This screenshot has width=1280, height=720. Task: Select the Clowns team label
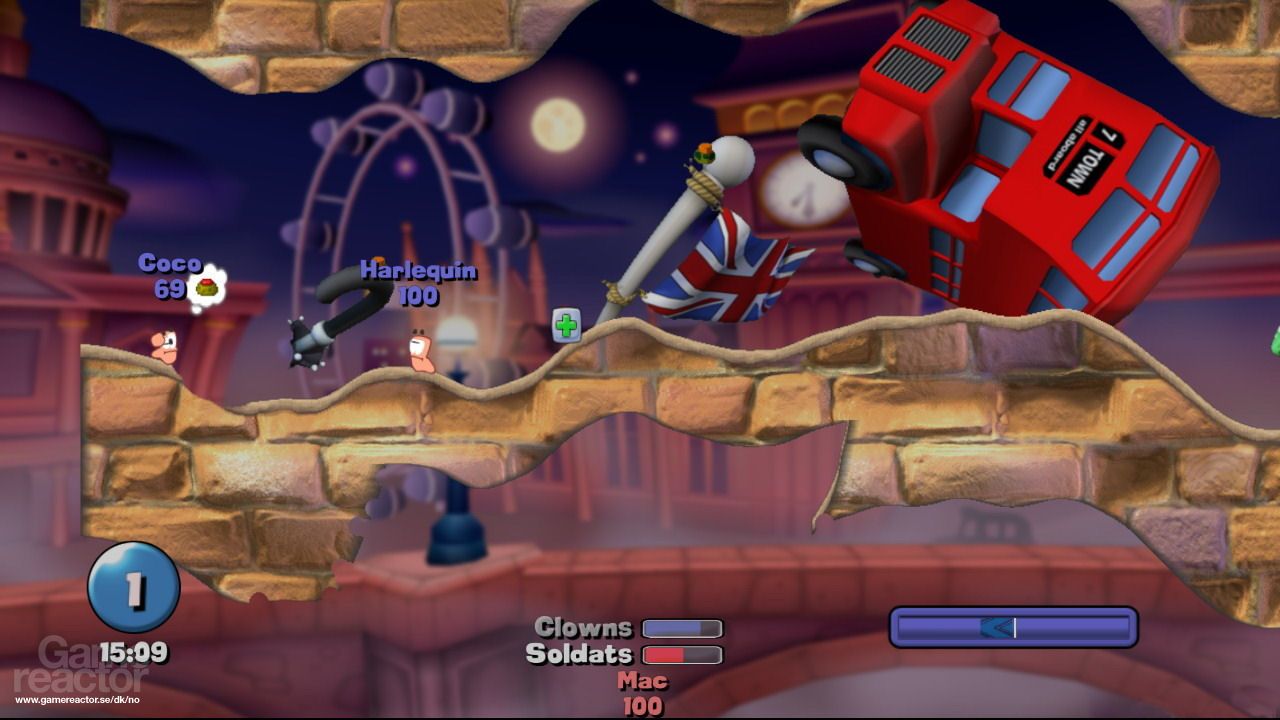[584, 628]
